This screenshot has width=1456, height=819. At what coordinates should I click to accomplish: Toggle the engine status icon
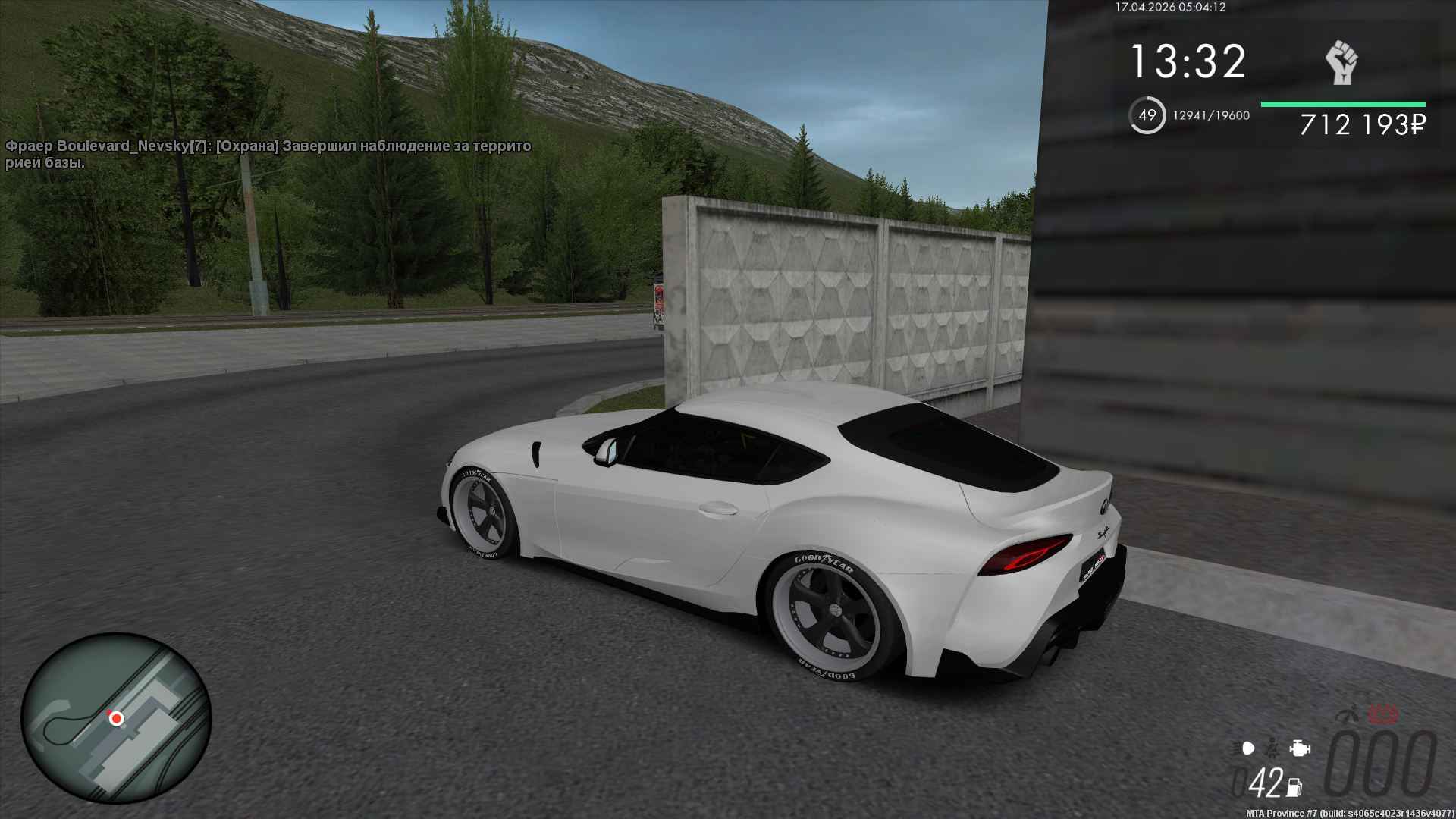click(1300, 748)
